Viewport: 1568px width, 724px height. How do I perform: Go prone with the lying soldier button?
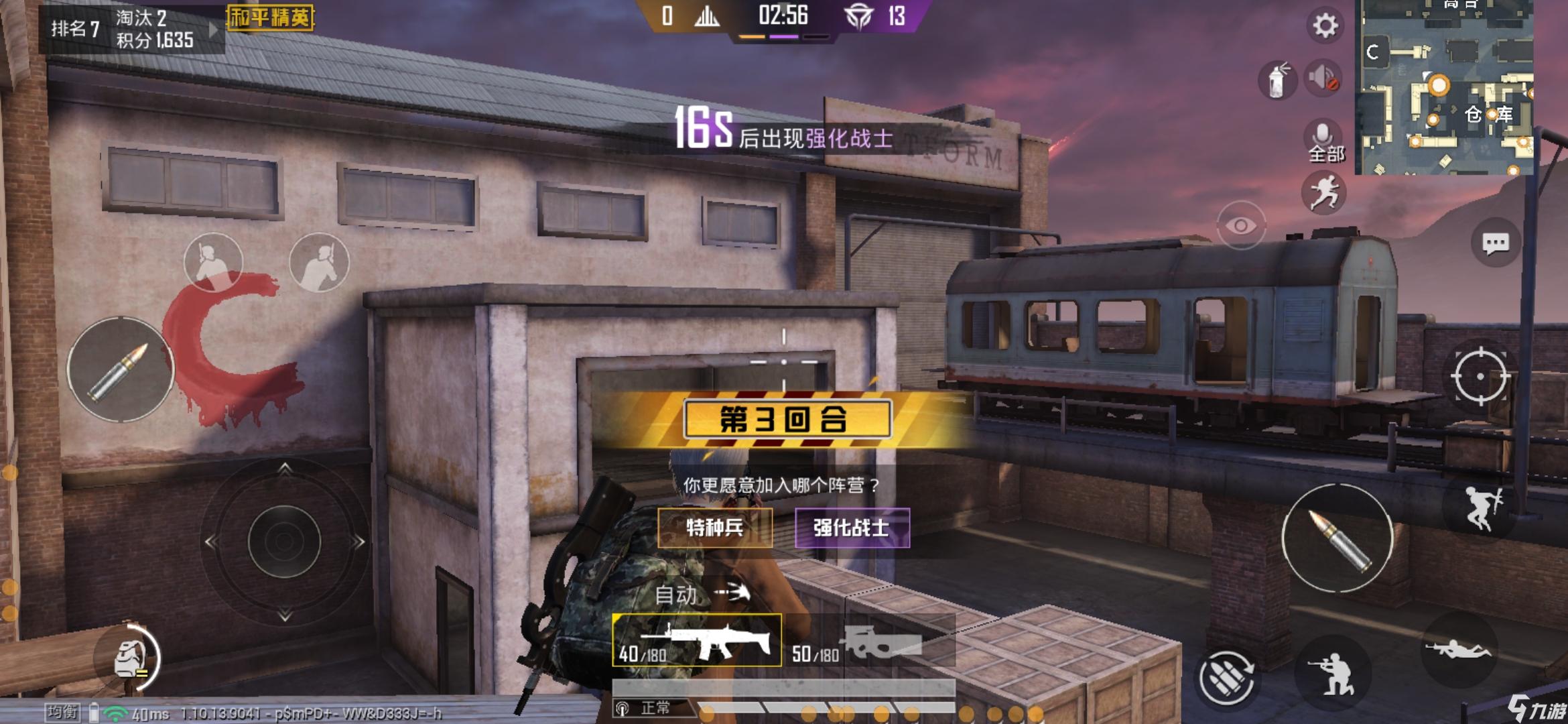(x=1458, y=649)
